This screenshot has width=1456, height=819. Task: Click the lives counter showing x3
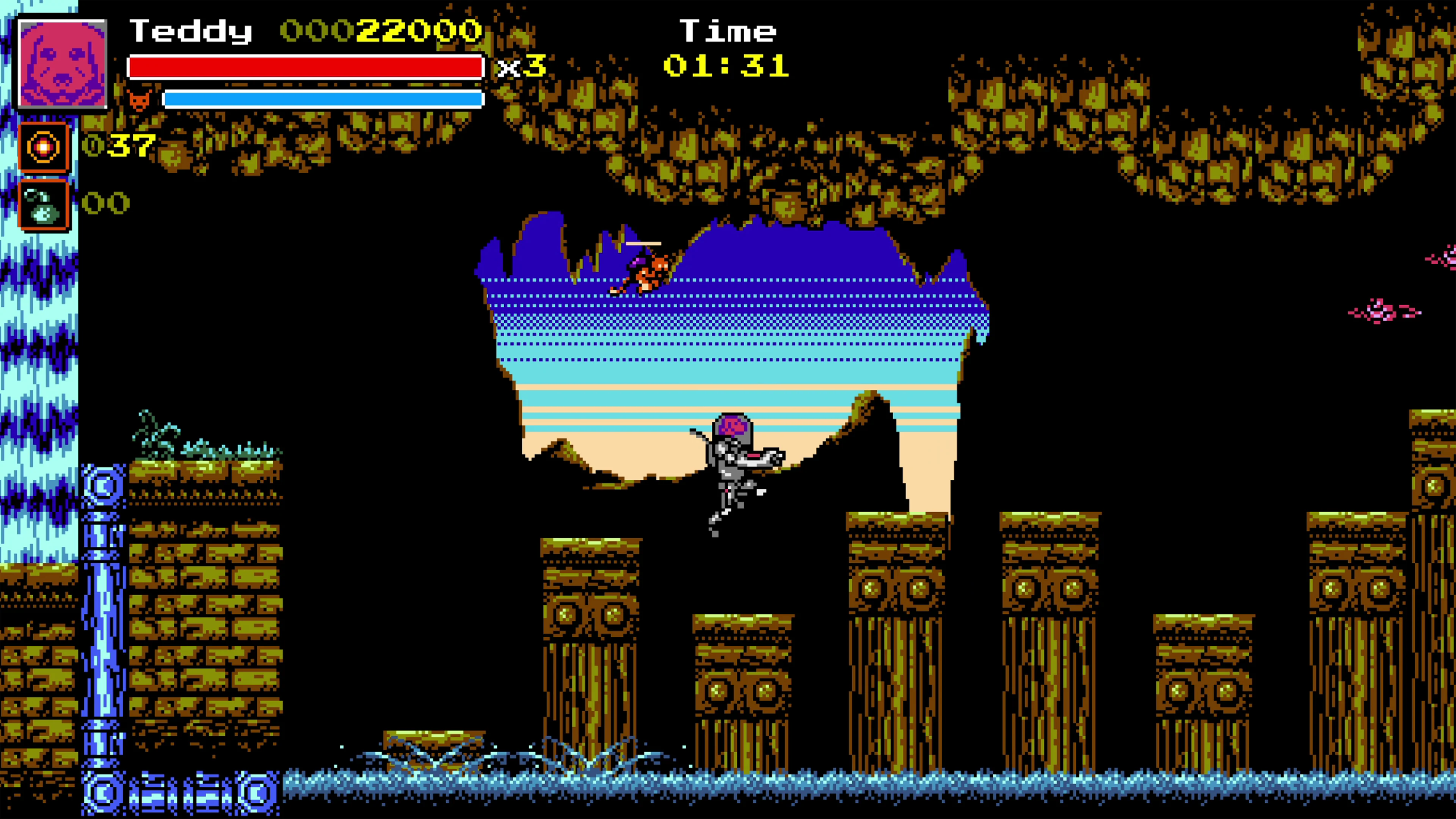point(521,68)
